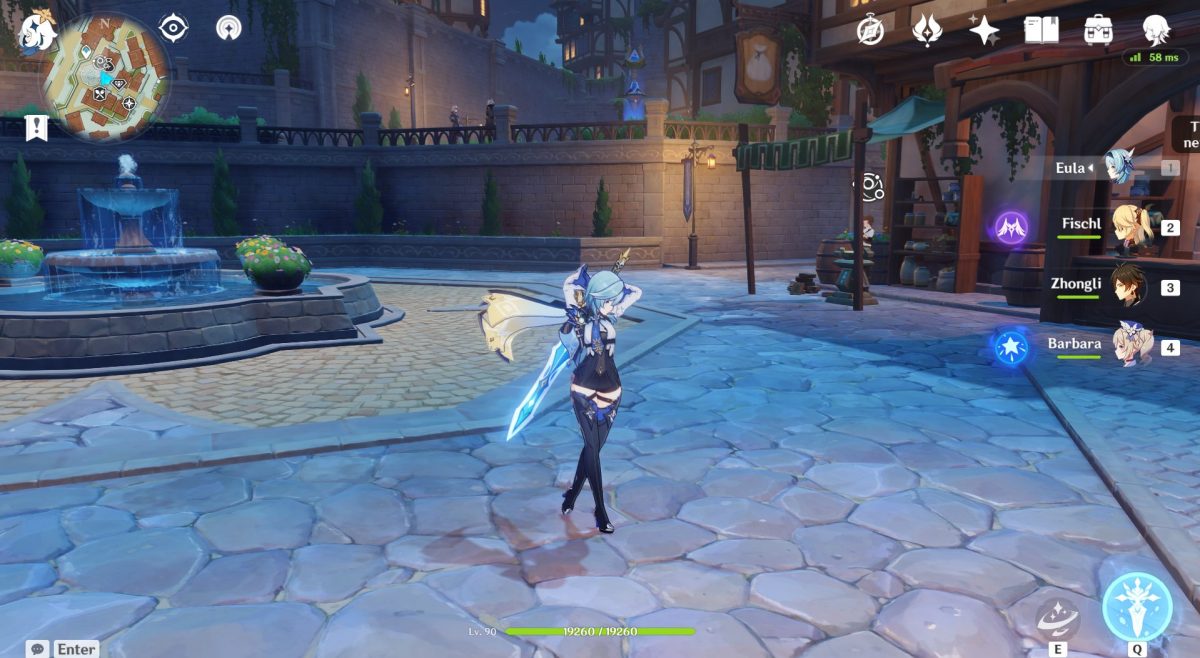Select Eula in the party list
Screen dimensions: 1200x658
pyautogui.click(x=1120, y=168)
